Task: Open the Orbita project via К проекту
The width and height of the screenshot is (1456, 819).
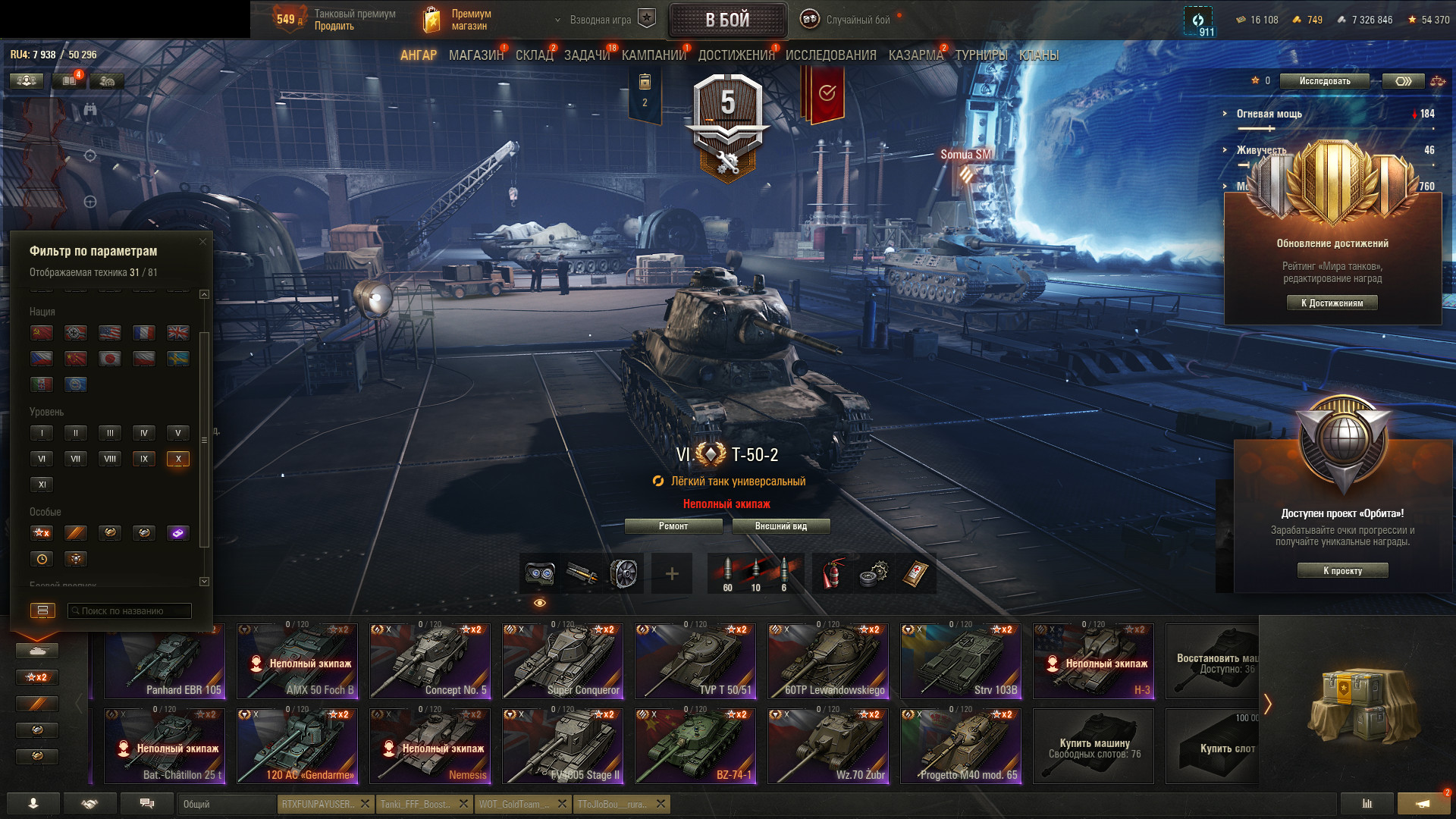Action: [x=1342, y=571]
